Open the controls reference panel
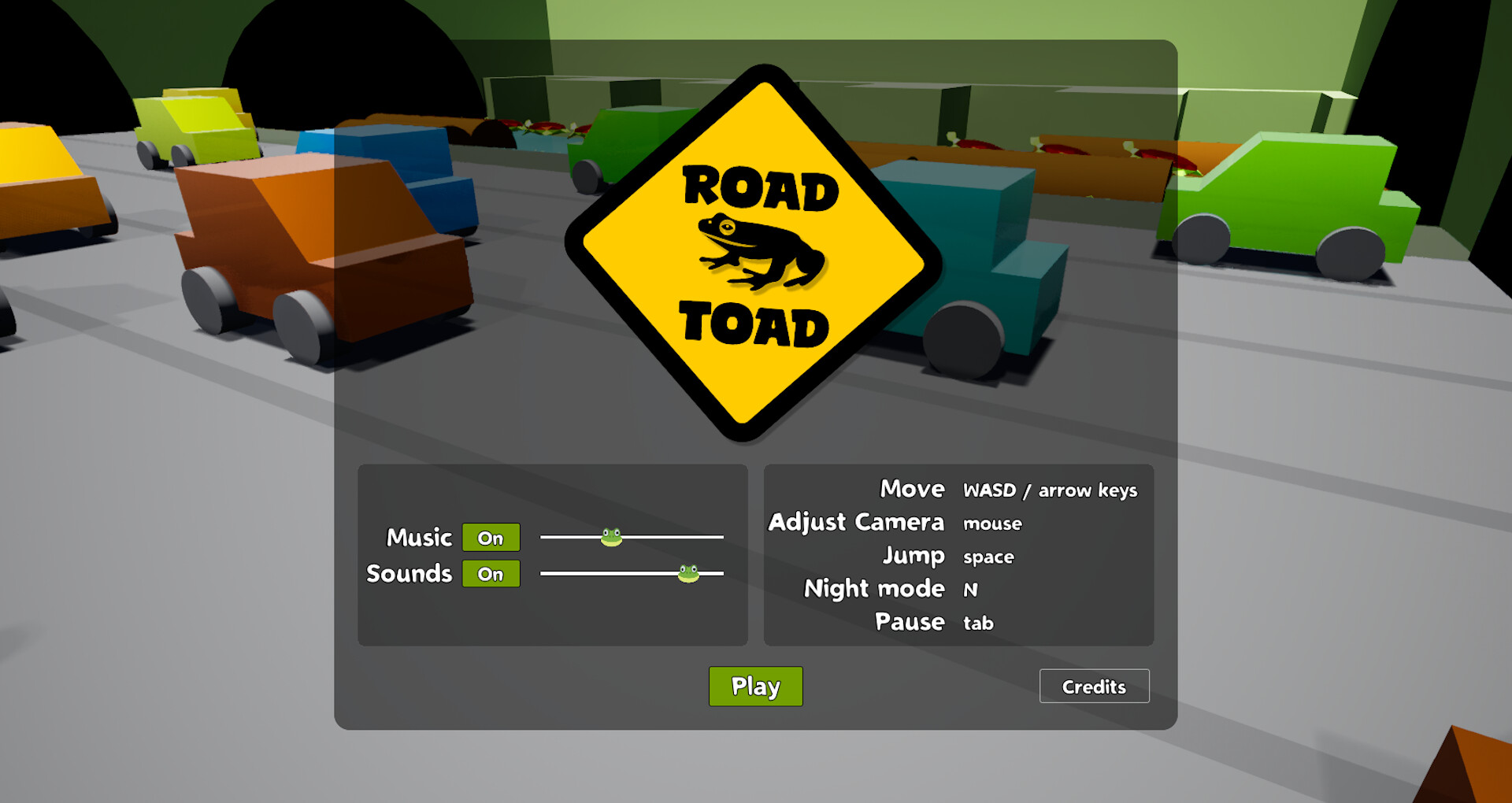The image size is (1512, 803). (958, 555)
